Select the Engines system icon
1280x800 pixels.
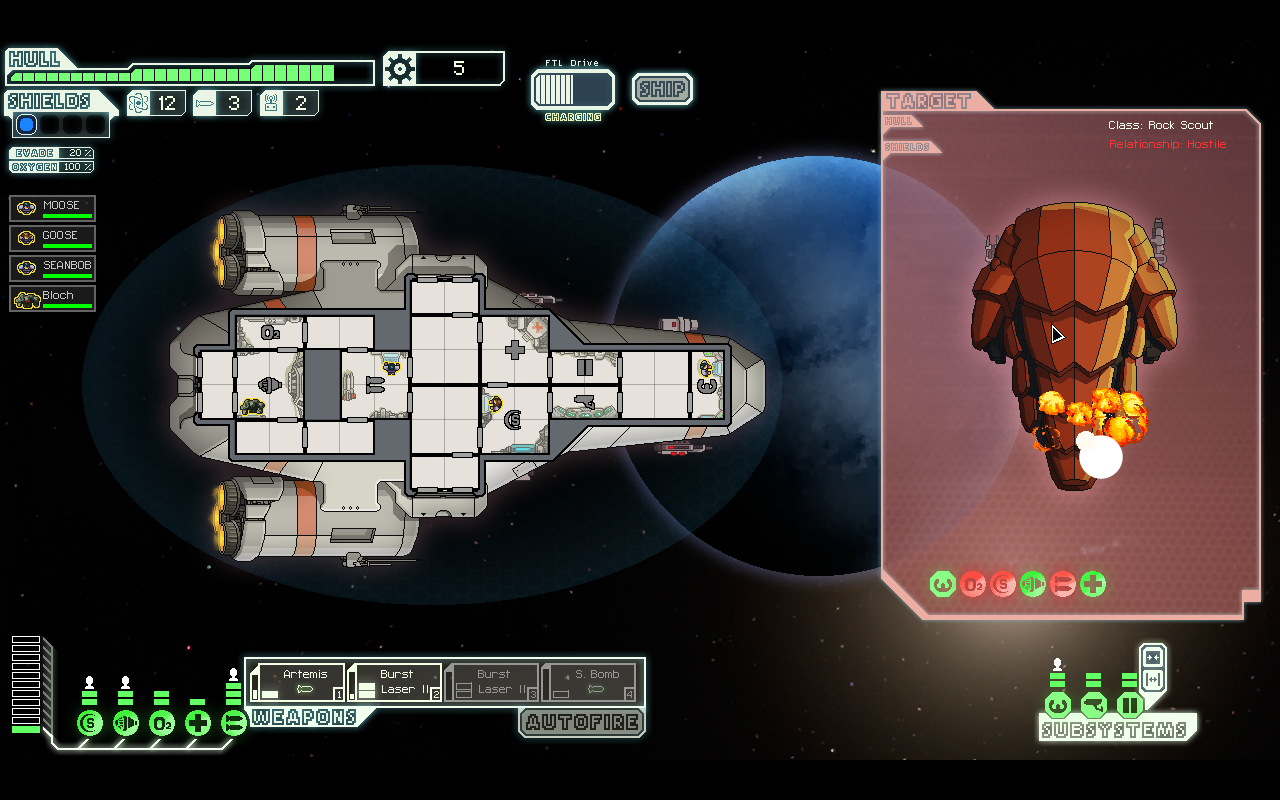(125, 721)
